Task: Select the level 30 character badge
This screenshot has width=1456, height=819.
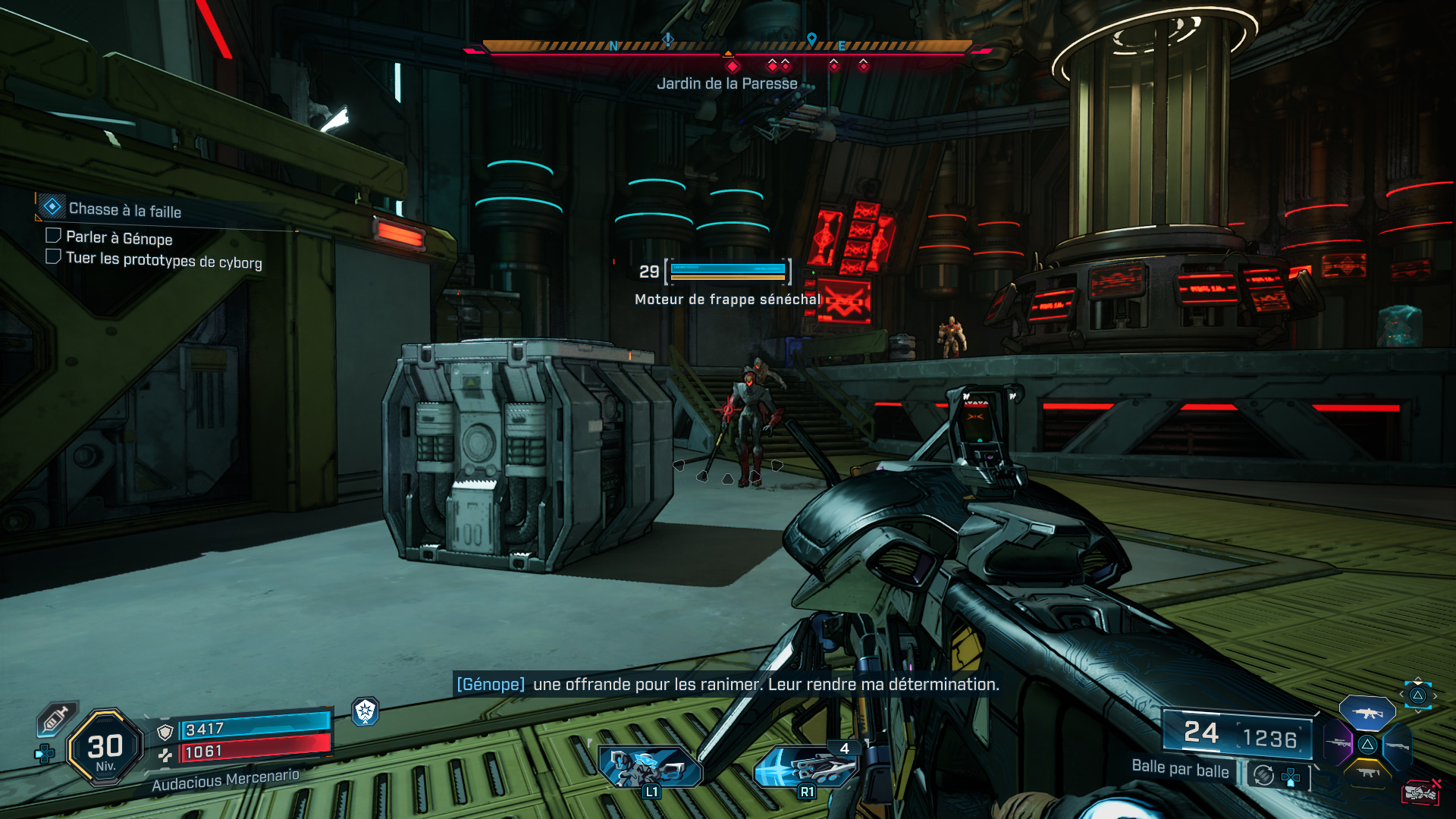Action: 105,748
